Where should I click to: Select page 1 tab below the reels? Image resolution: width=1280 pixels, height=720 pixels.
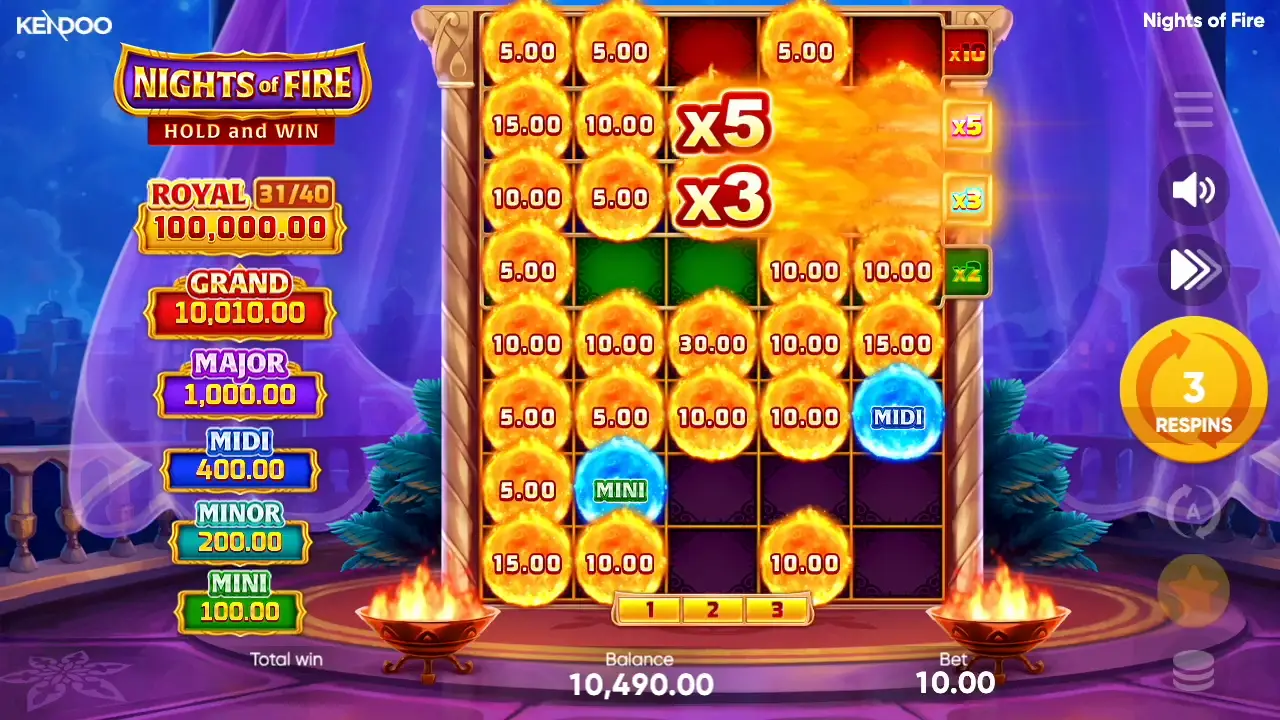(652, 608)
